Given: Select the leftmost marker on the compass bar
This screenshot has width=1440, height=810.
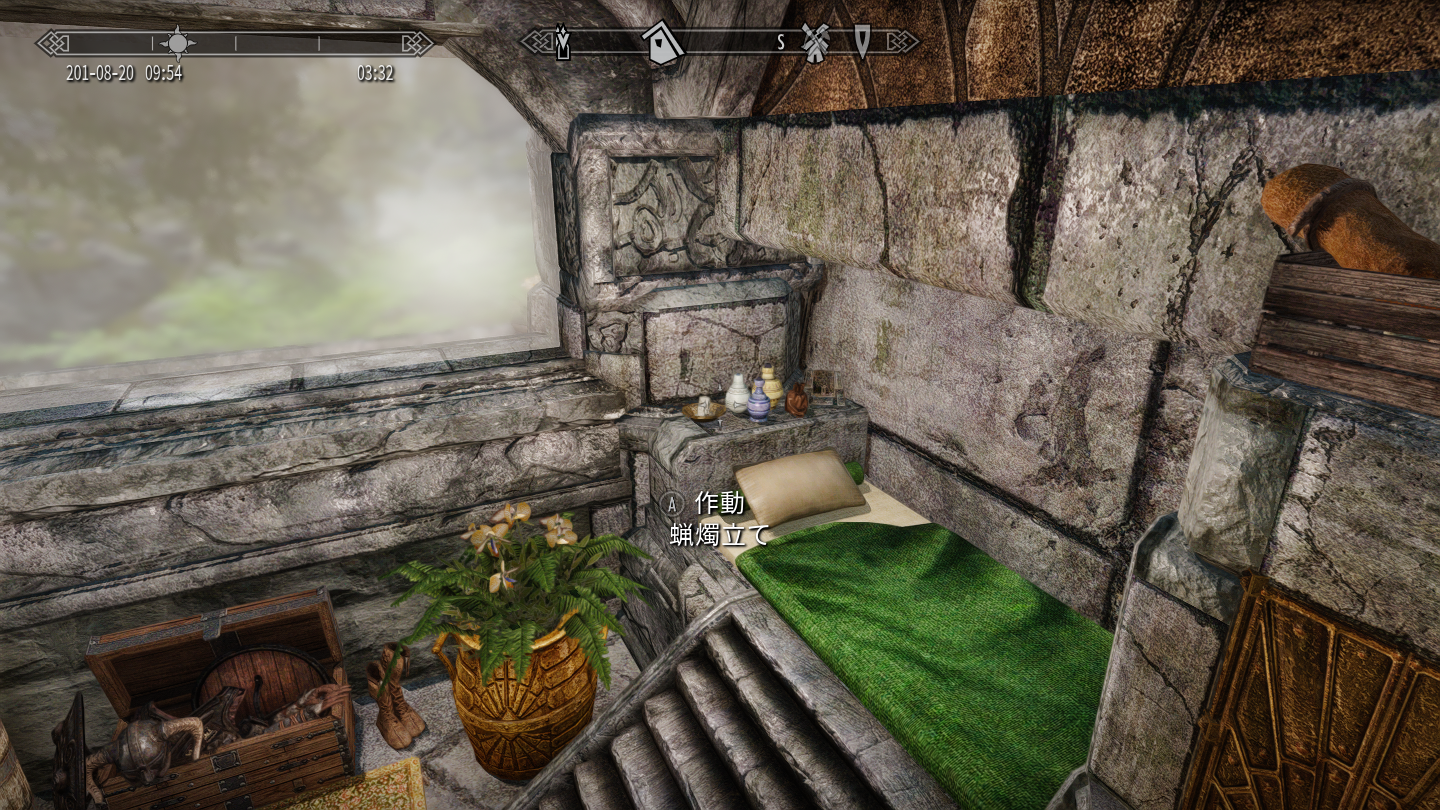Looking at the screenshot, I should click(563, 43).
